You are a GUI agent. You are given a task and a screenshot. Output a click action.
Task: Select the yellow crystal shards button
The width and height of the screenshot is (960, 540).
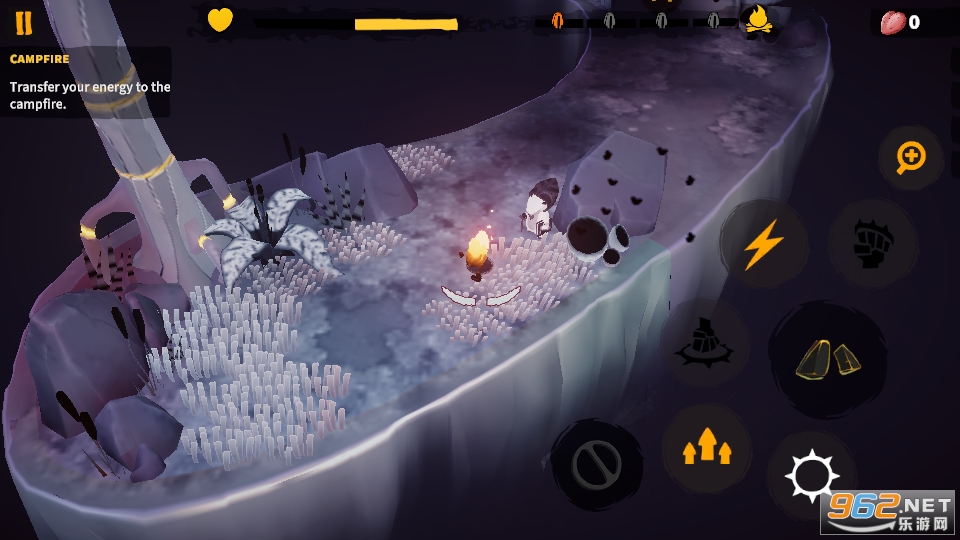coord(827,360)
